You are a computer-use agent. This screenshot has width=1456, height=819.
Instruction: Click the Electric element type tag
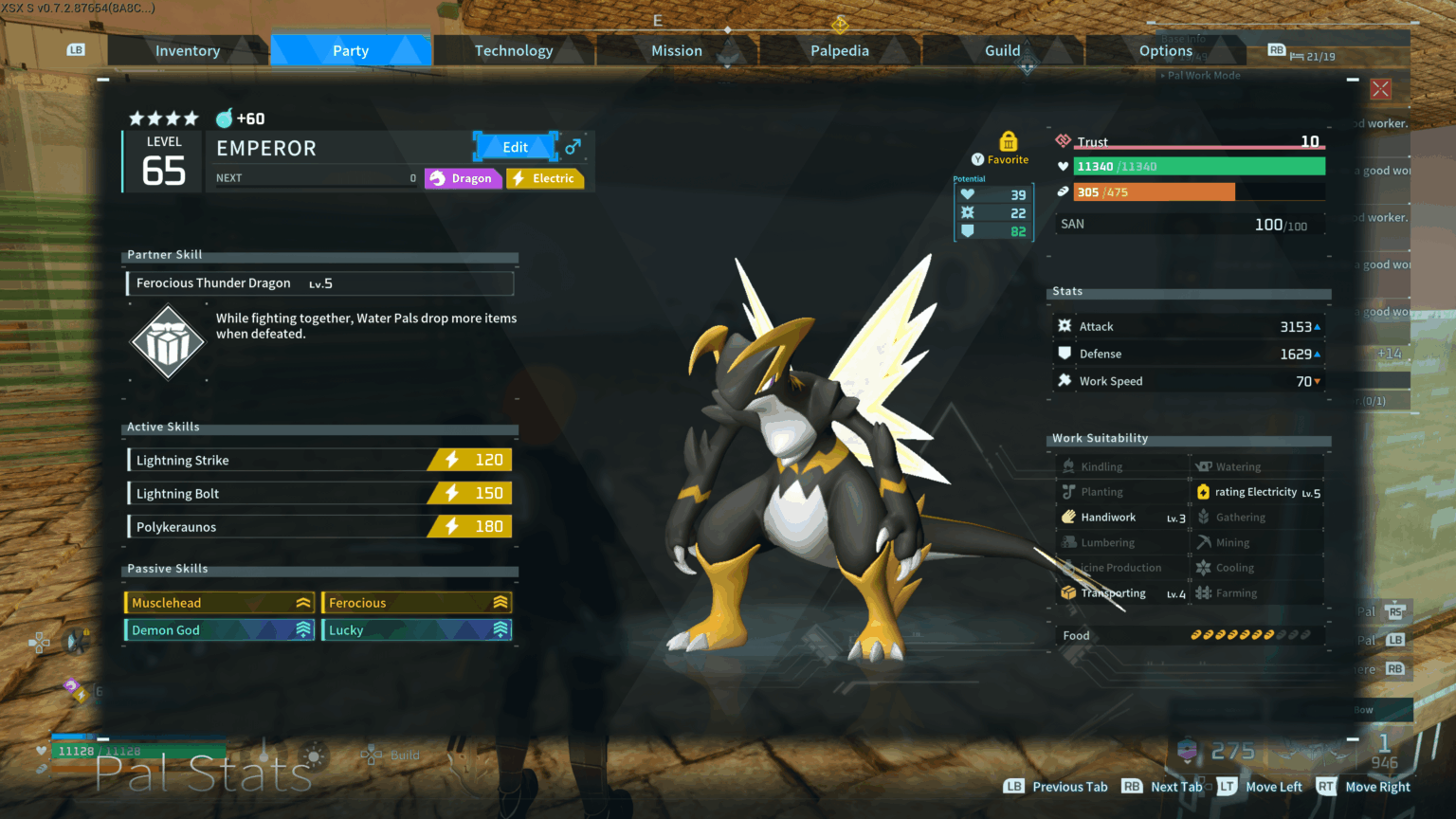(545, 178)
